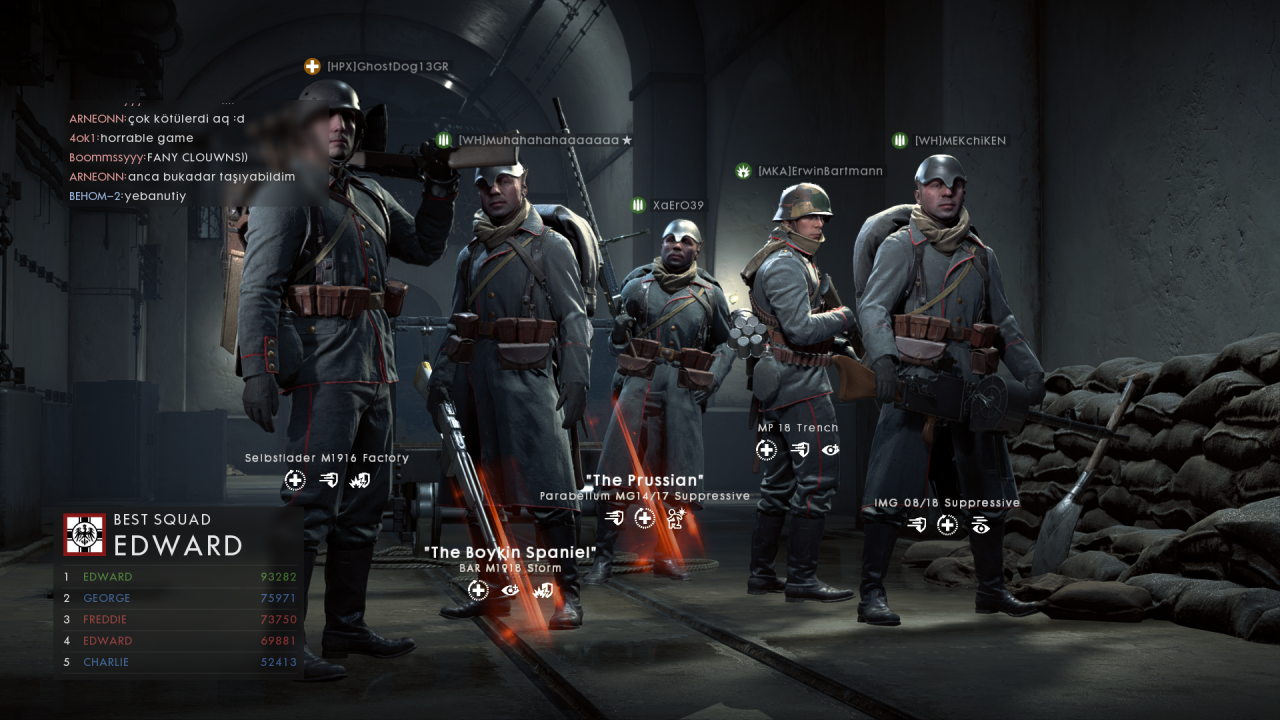Click the "The Boykin Spaniel" weapon label
Image resolution: width=1280 pixels, height=720 pixels.
click(510, 553)
